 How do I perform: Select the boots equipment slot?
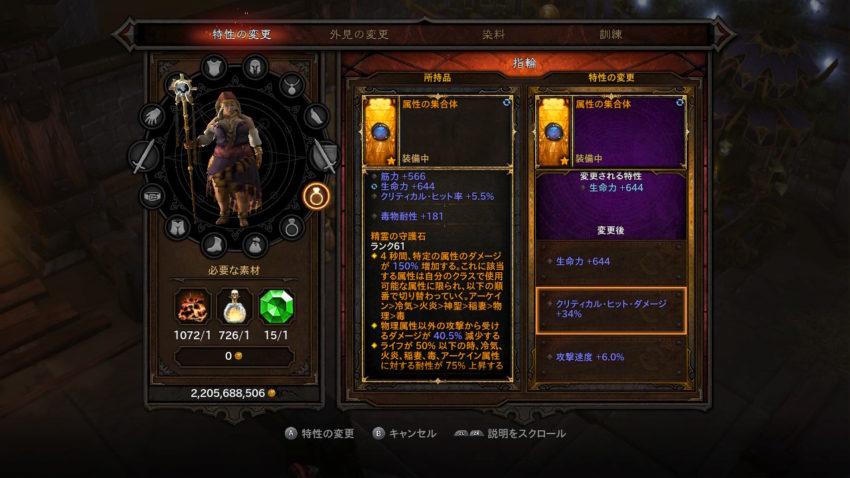[x=215, y=241]
